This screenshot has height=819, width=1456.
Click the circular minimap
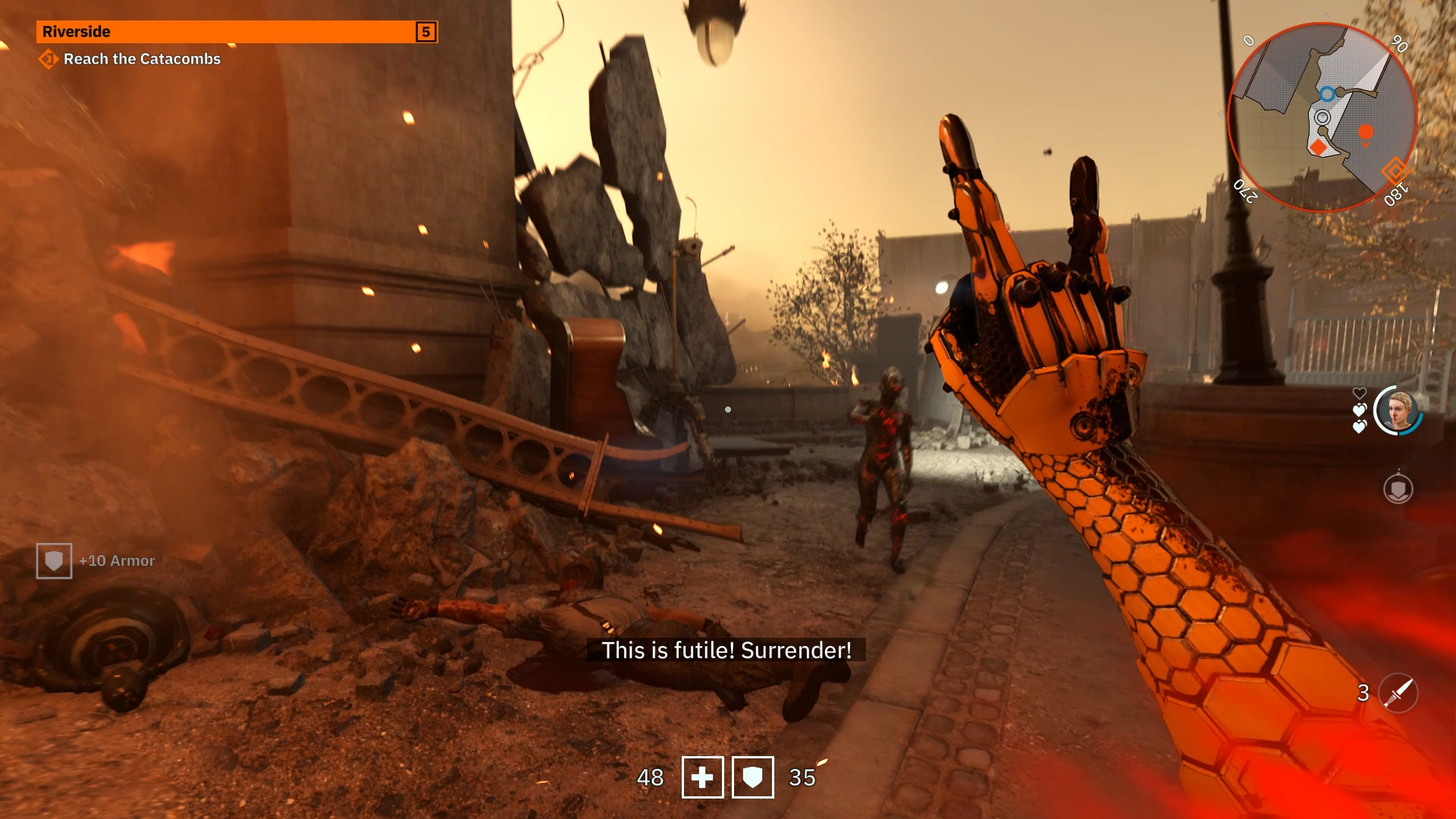pyautogui.click(x=1322, y=118)
